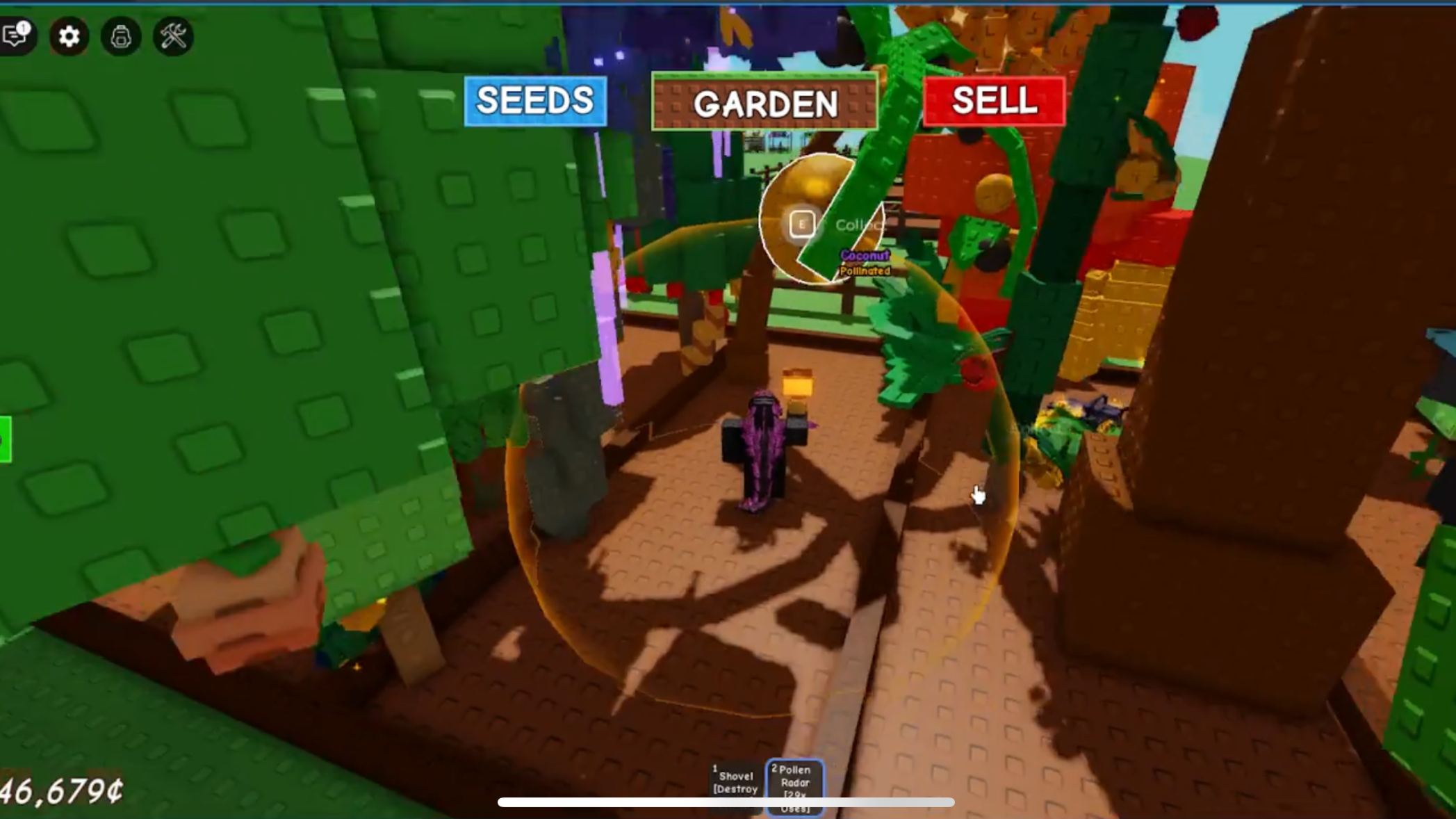
Task: Click the hammer and wrench tools icon
Action: click(x=173, y=36)
